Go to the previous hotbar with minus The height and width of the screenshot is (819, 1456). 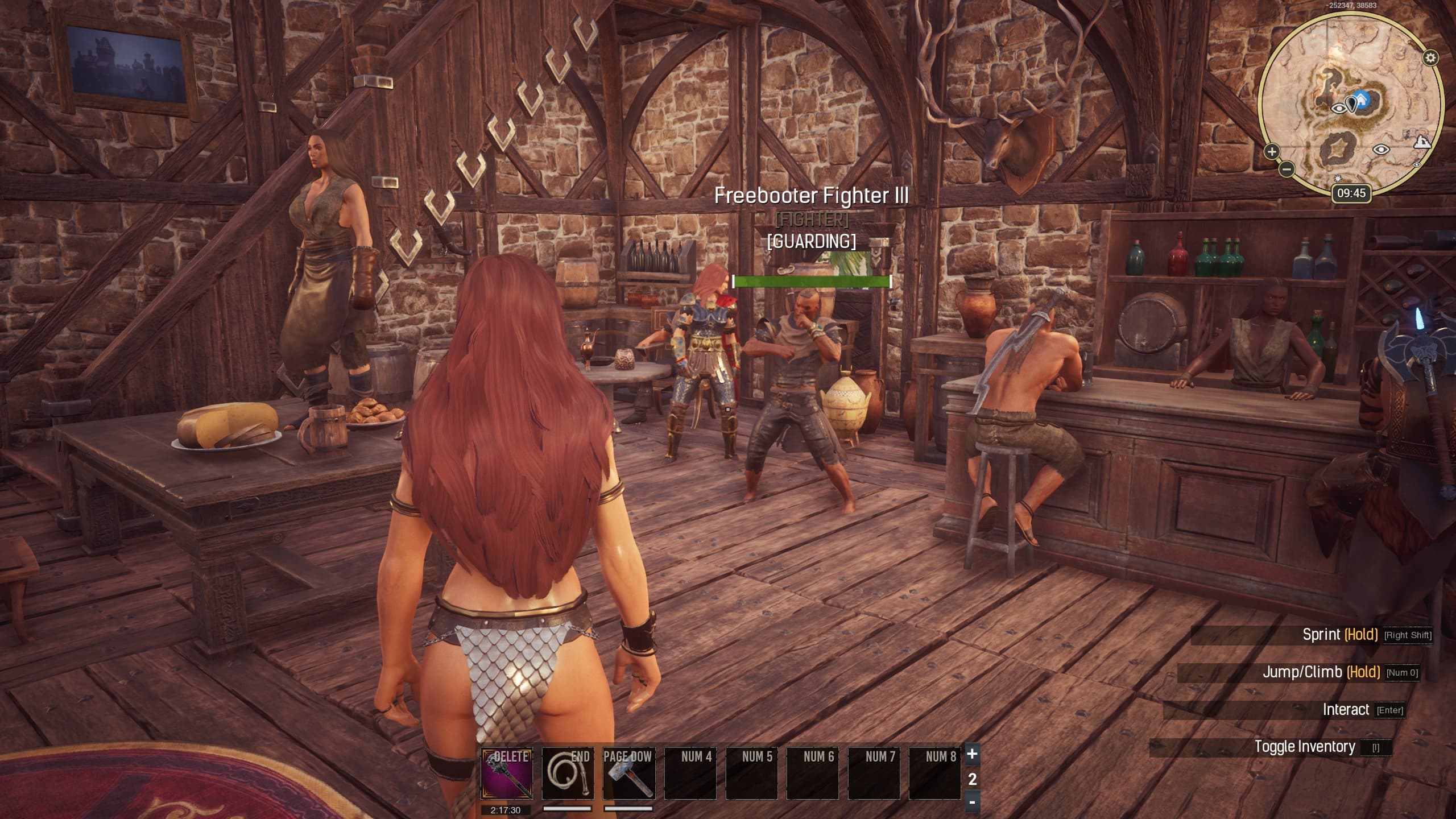click(x=973, y=803)
